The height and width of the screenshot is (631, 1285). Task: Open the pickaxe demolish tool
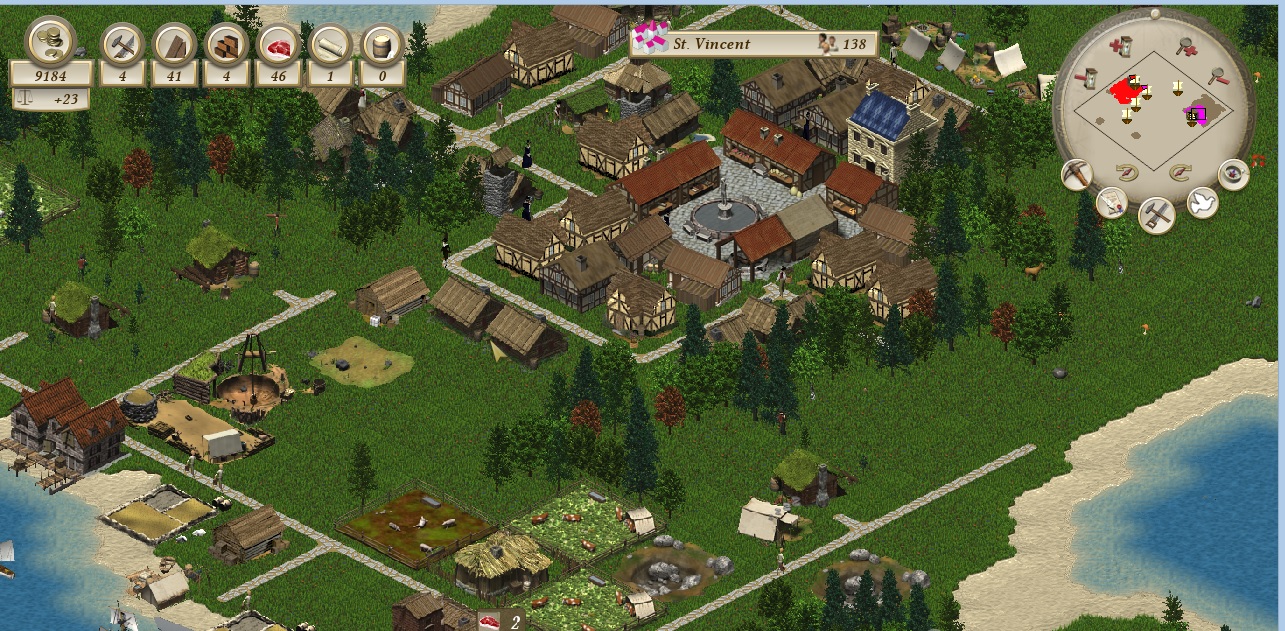1077,173
